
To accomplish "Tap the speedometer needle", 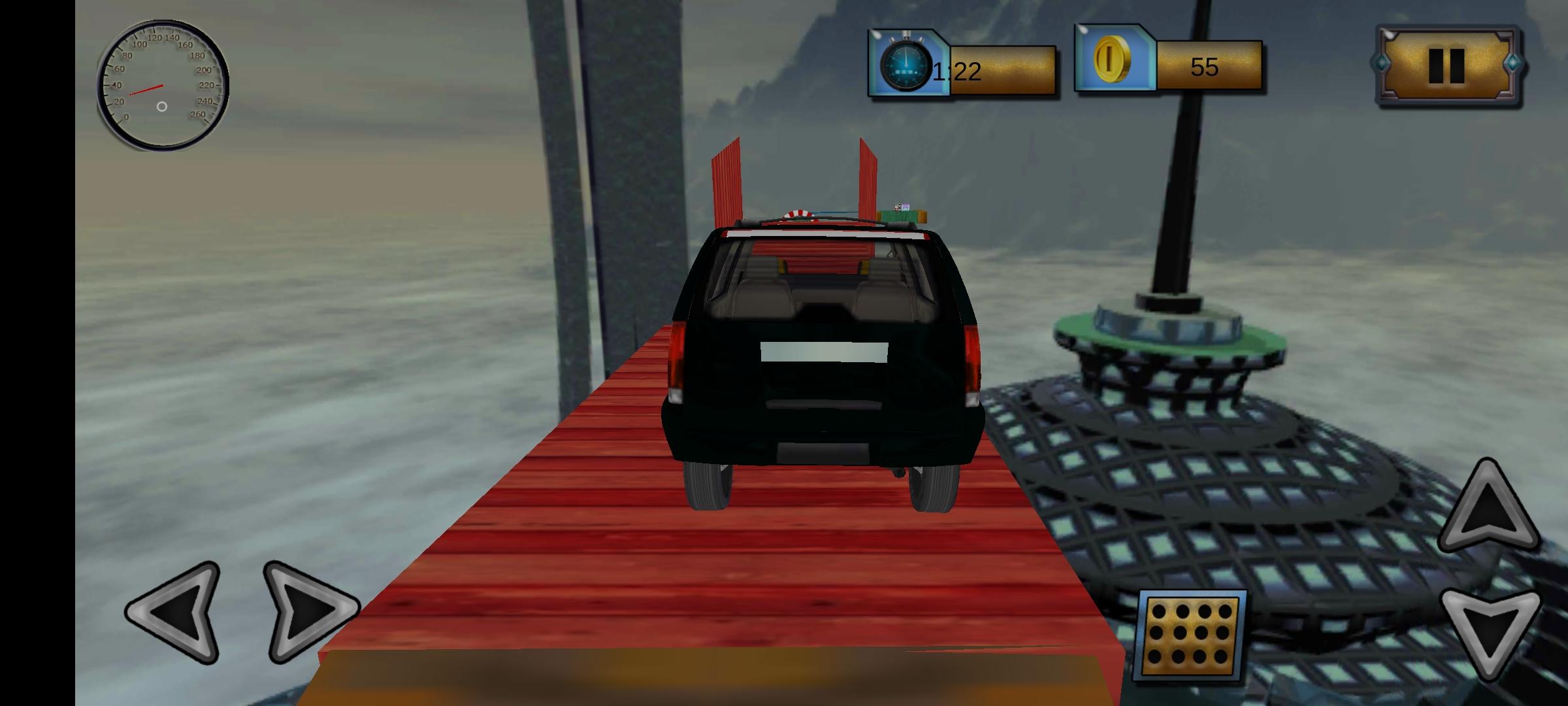I will (147, 88).
